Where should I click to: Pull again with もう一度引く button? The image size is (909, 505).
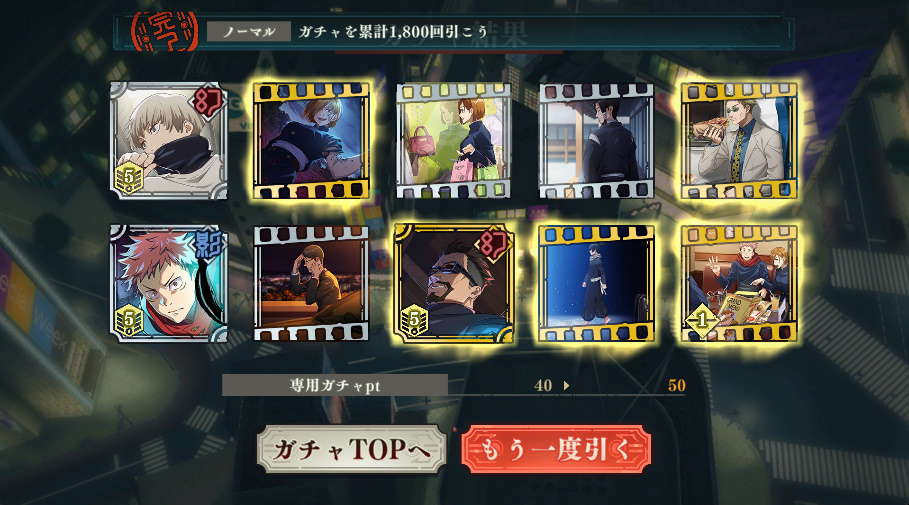tap(555, 450)
